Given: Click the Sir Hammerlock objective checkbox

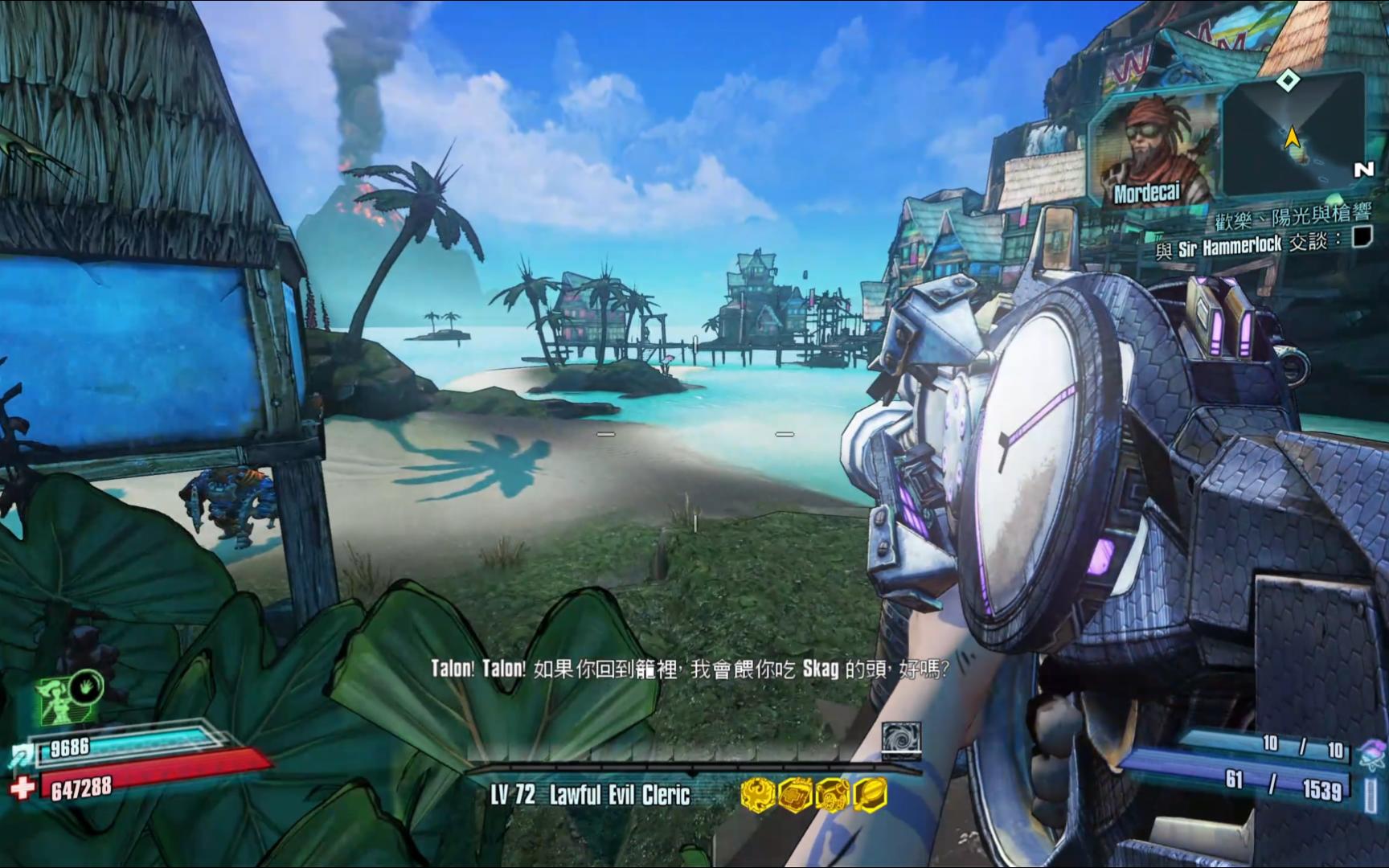Looking at the screenshot, I should (1362, 237).
